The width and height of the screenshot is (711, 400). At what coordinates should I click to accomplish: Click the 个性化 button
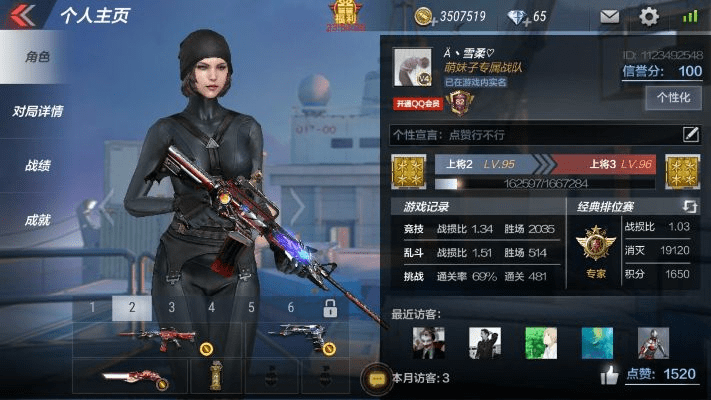point(673,98)
